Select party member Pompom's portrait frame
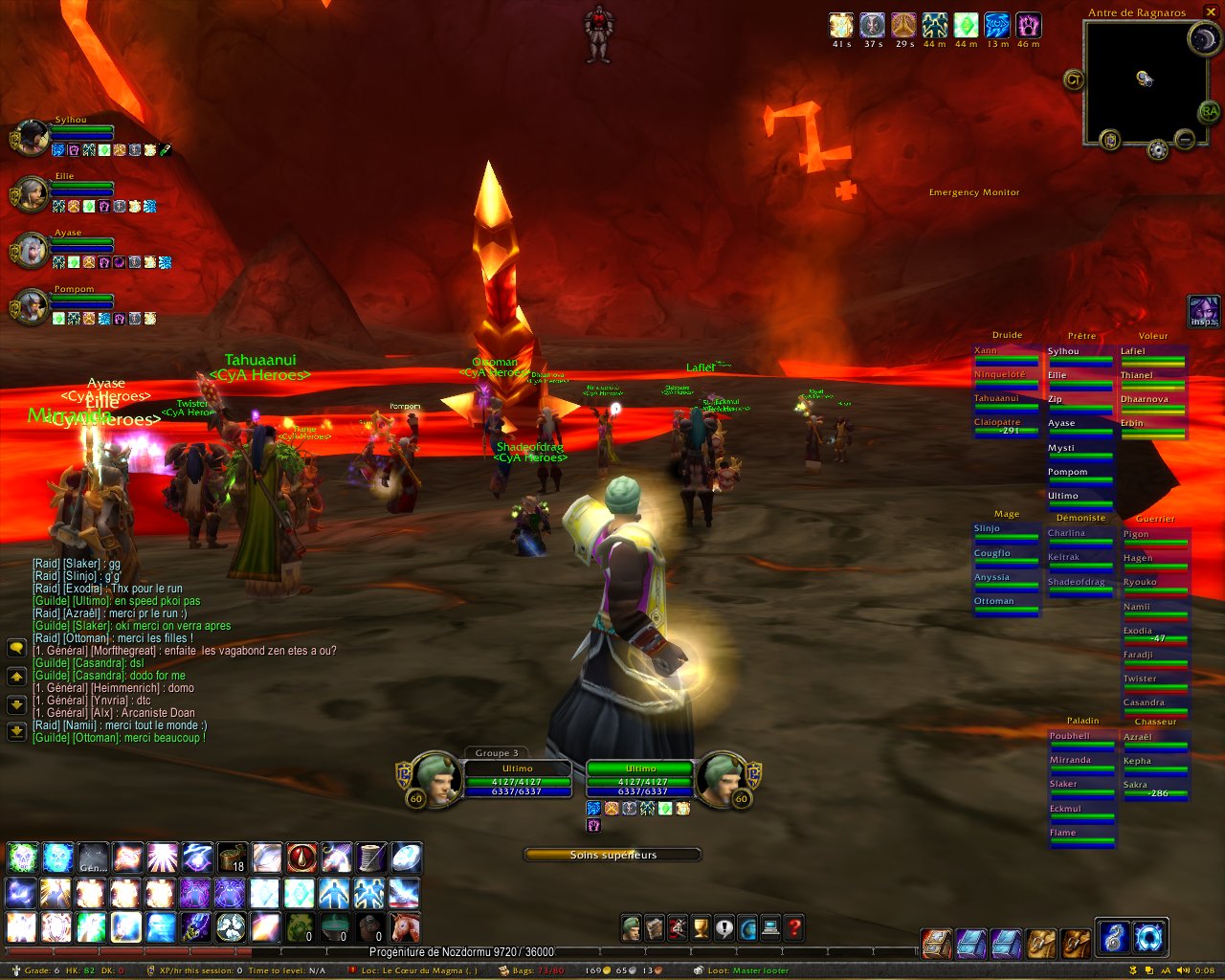 32,307
